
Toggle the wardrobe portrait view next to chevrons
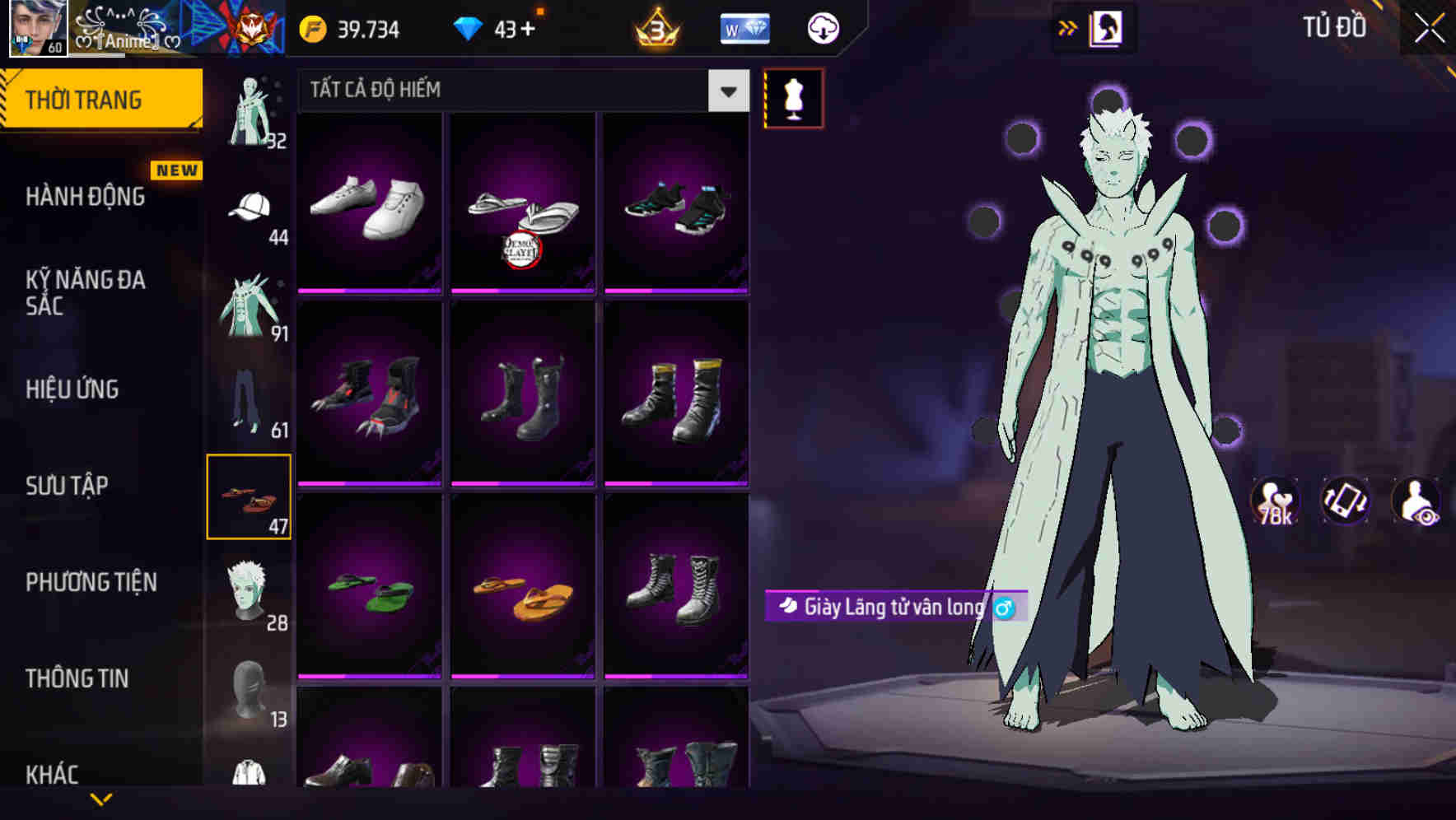click(x=1106, y=26)
